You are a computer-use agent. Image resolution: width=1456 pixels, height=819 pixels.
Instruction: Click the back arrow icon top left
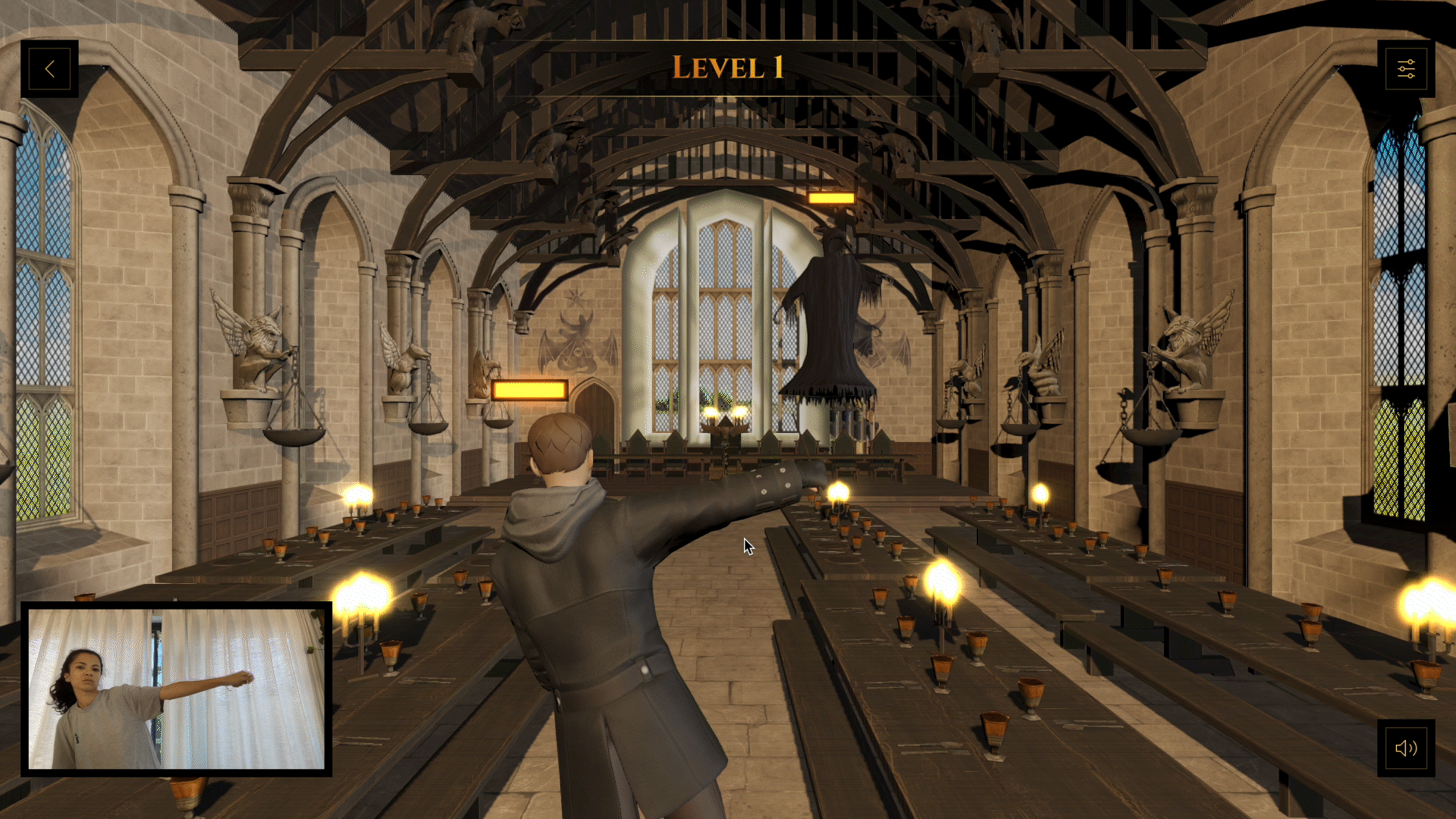(49, 67)
